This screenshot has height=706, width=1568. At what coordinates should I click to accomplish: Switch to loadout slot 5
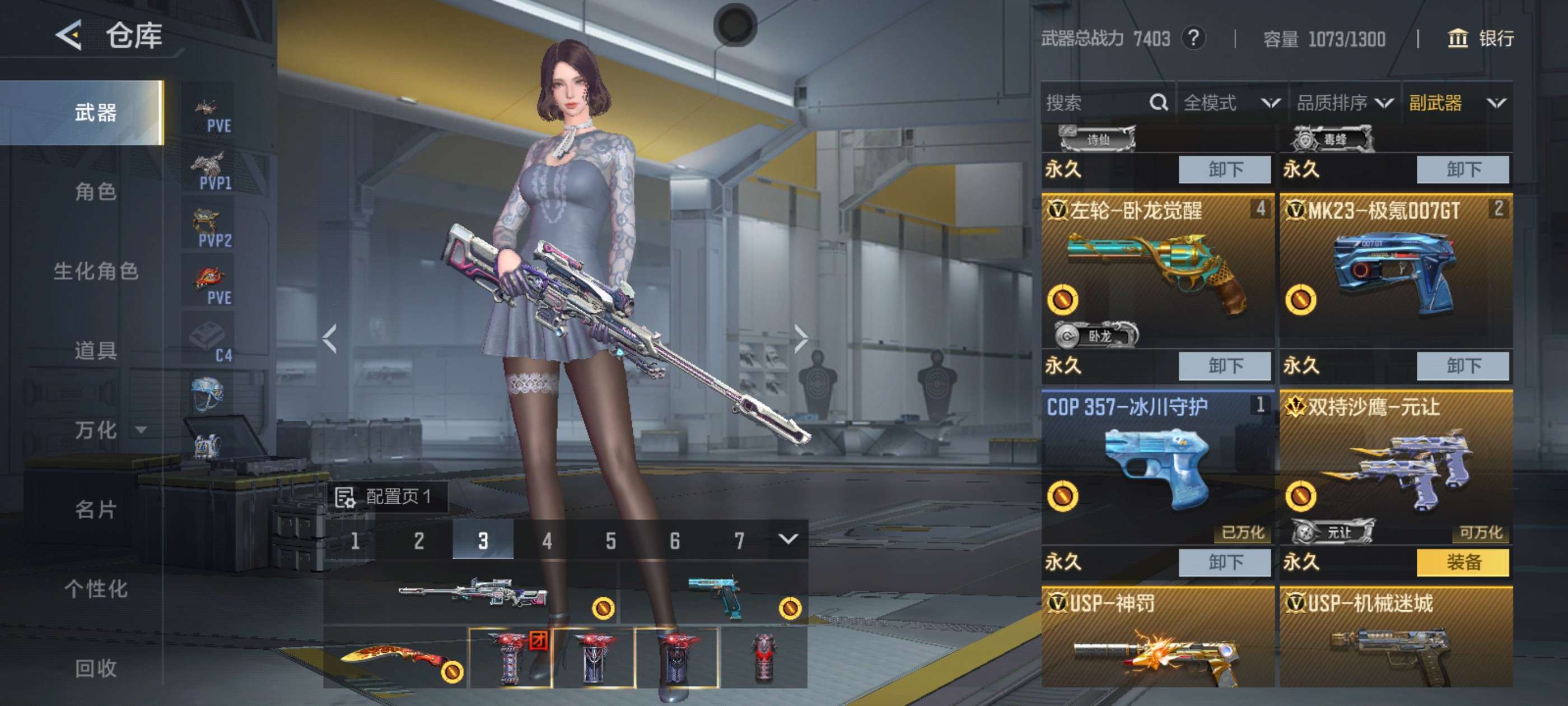[x=610, y=540]
